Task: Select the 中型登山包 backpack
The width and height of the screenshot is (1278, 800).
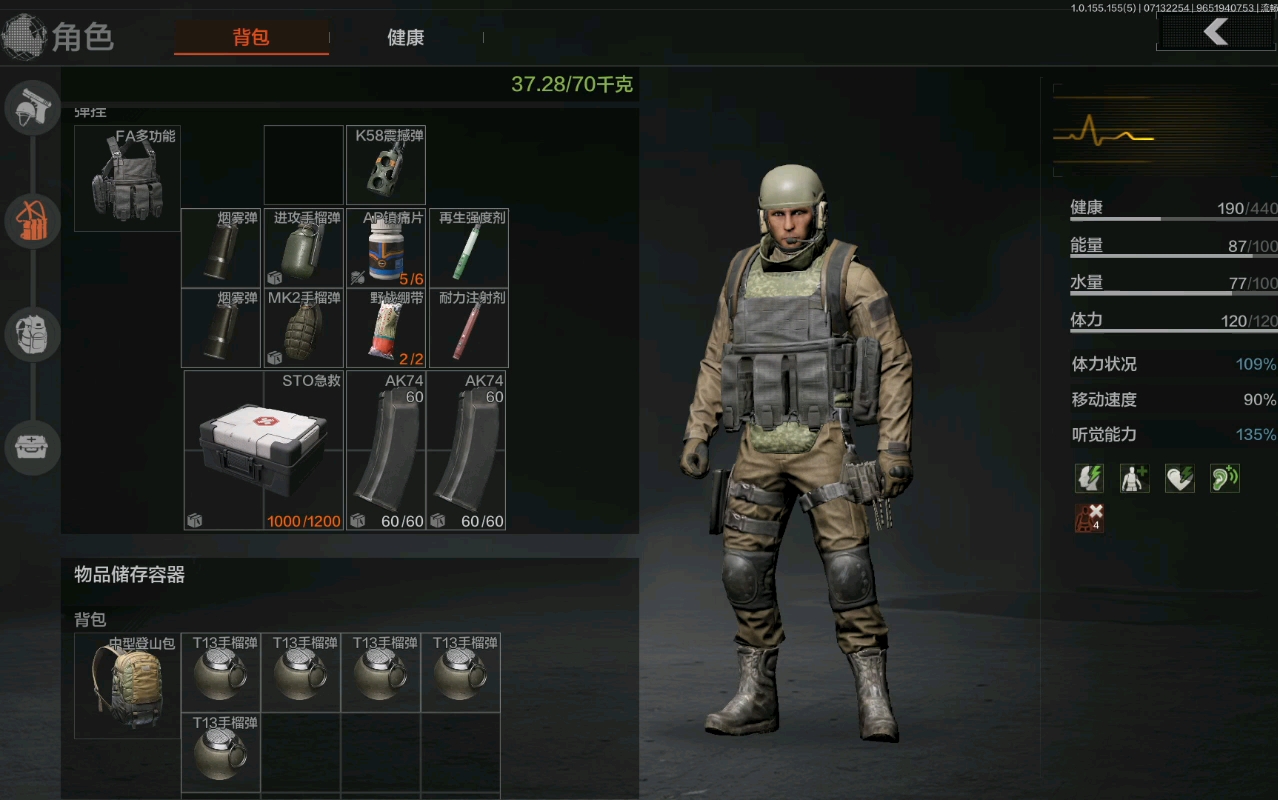Action: click(x=127, y=685)
